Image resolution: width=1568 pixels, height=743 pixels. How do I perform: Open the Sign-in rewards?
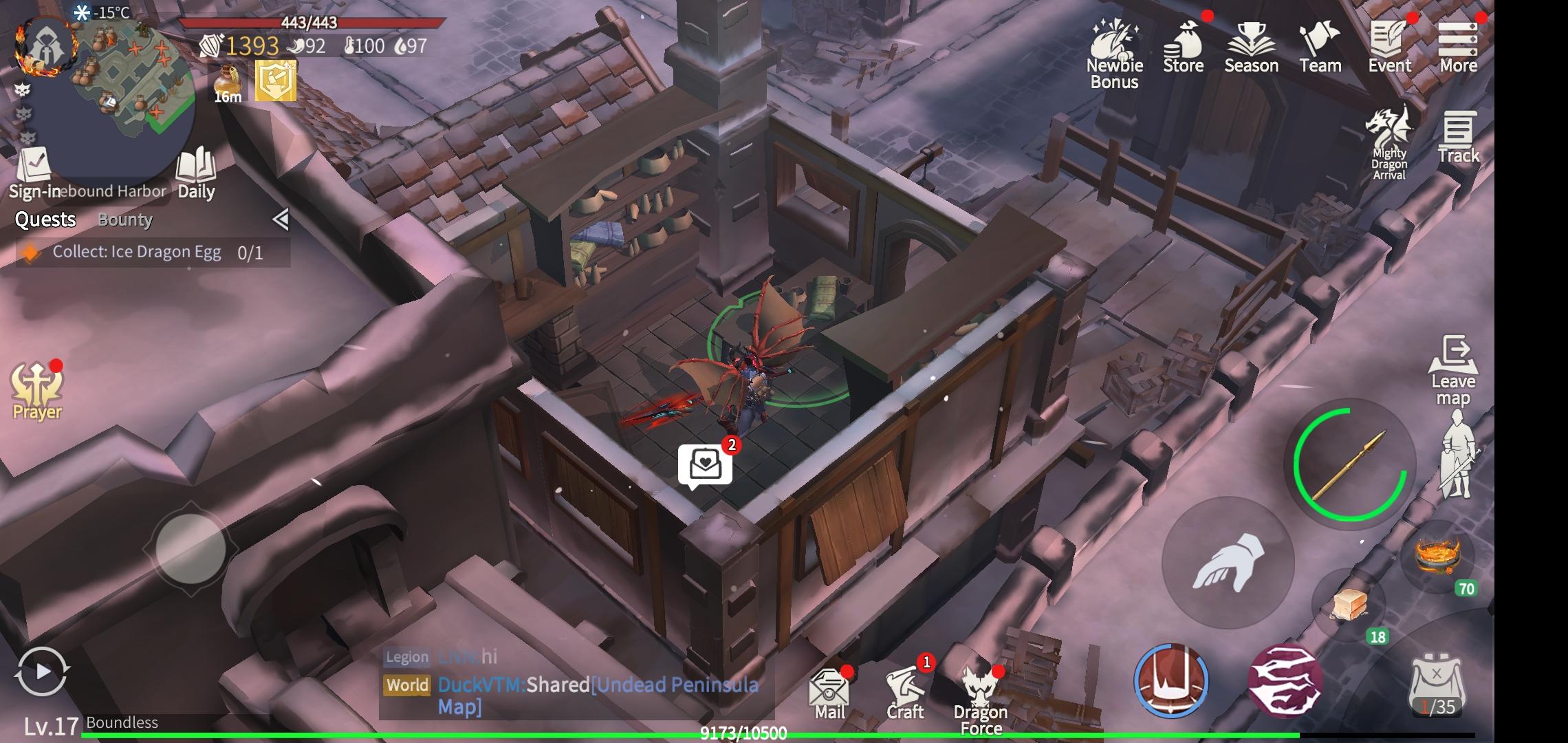point(33,173)
